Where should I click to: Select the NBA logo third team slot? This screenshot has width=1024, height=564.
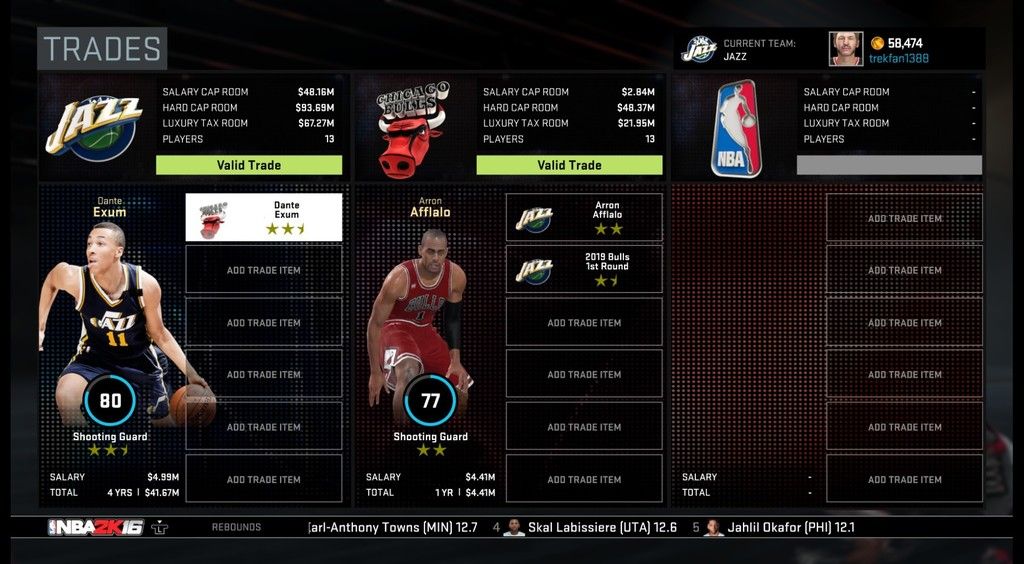coord(736,128)
